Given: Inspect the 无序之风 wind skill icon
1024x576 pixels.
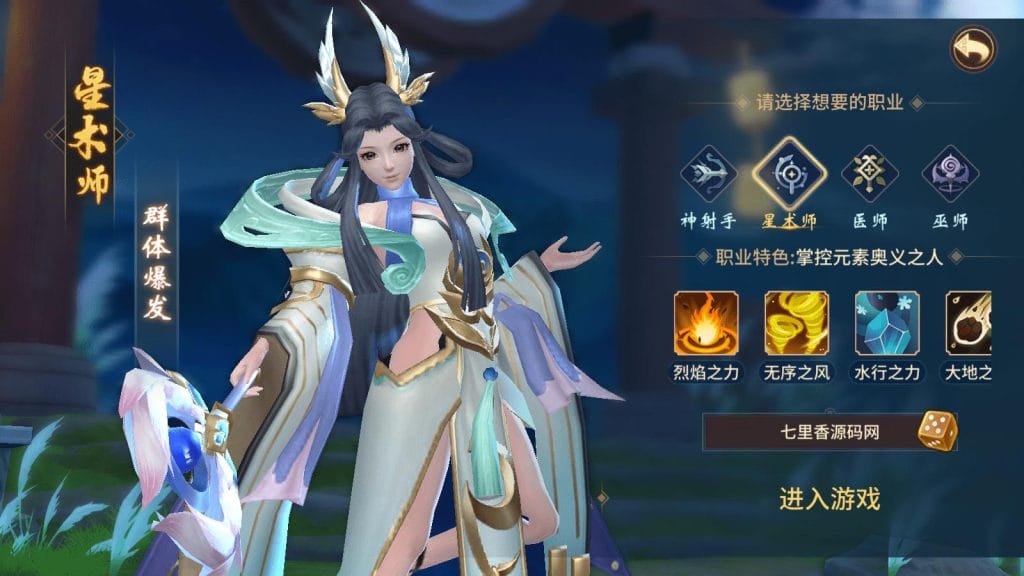Looking at the screenshot, I should tap(796, 323).
